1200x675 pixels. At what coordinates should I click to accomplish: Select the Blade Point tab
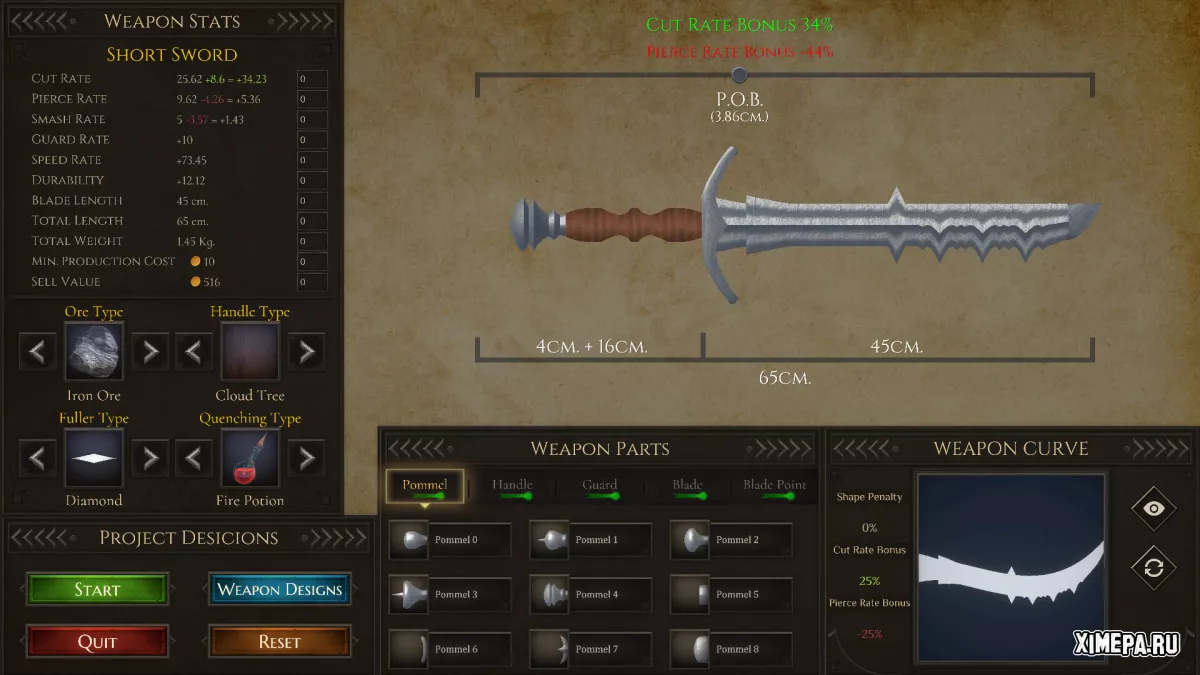point(774,486)
